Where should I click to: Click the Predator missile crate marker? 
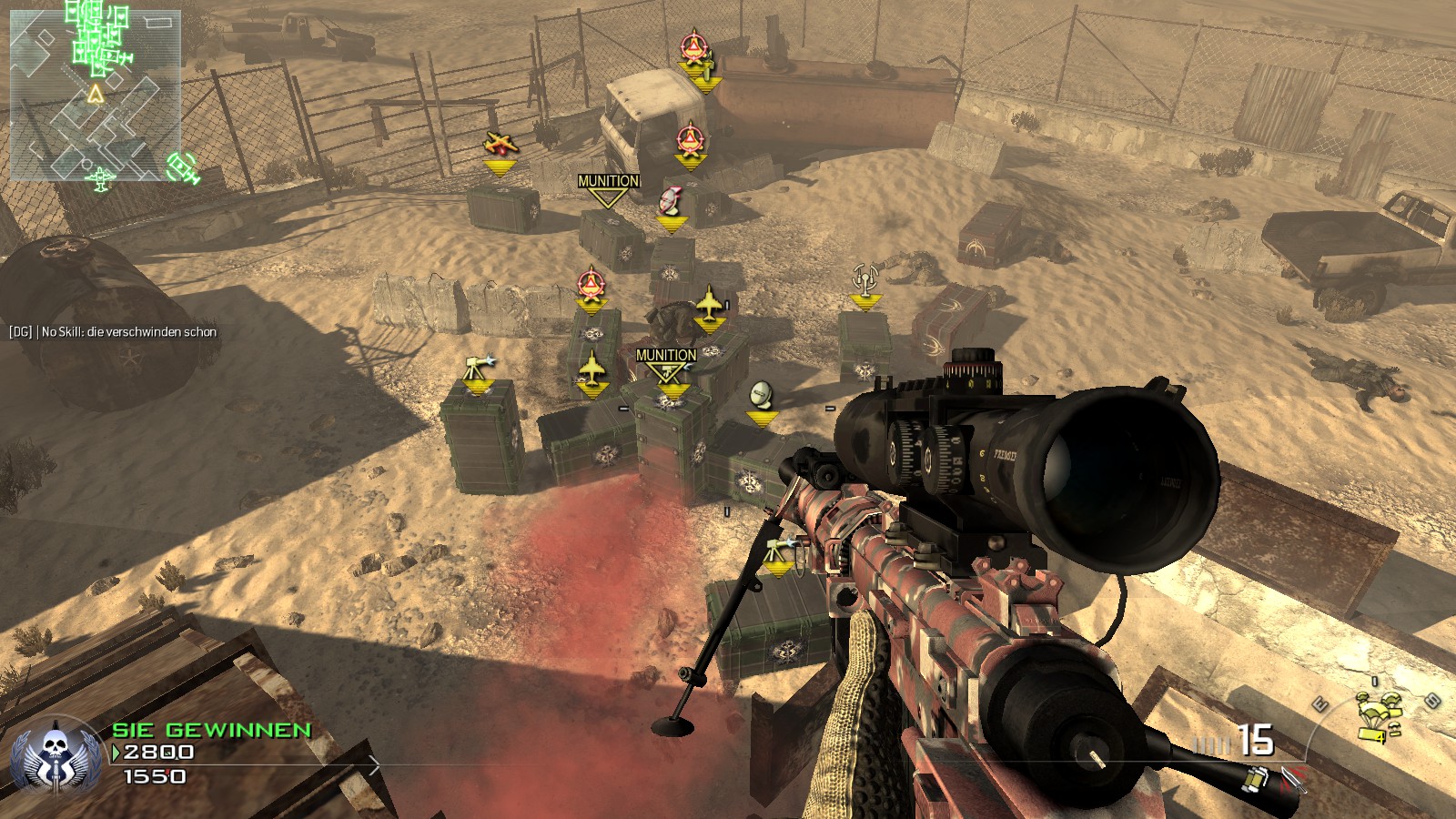[670, 200]
